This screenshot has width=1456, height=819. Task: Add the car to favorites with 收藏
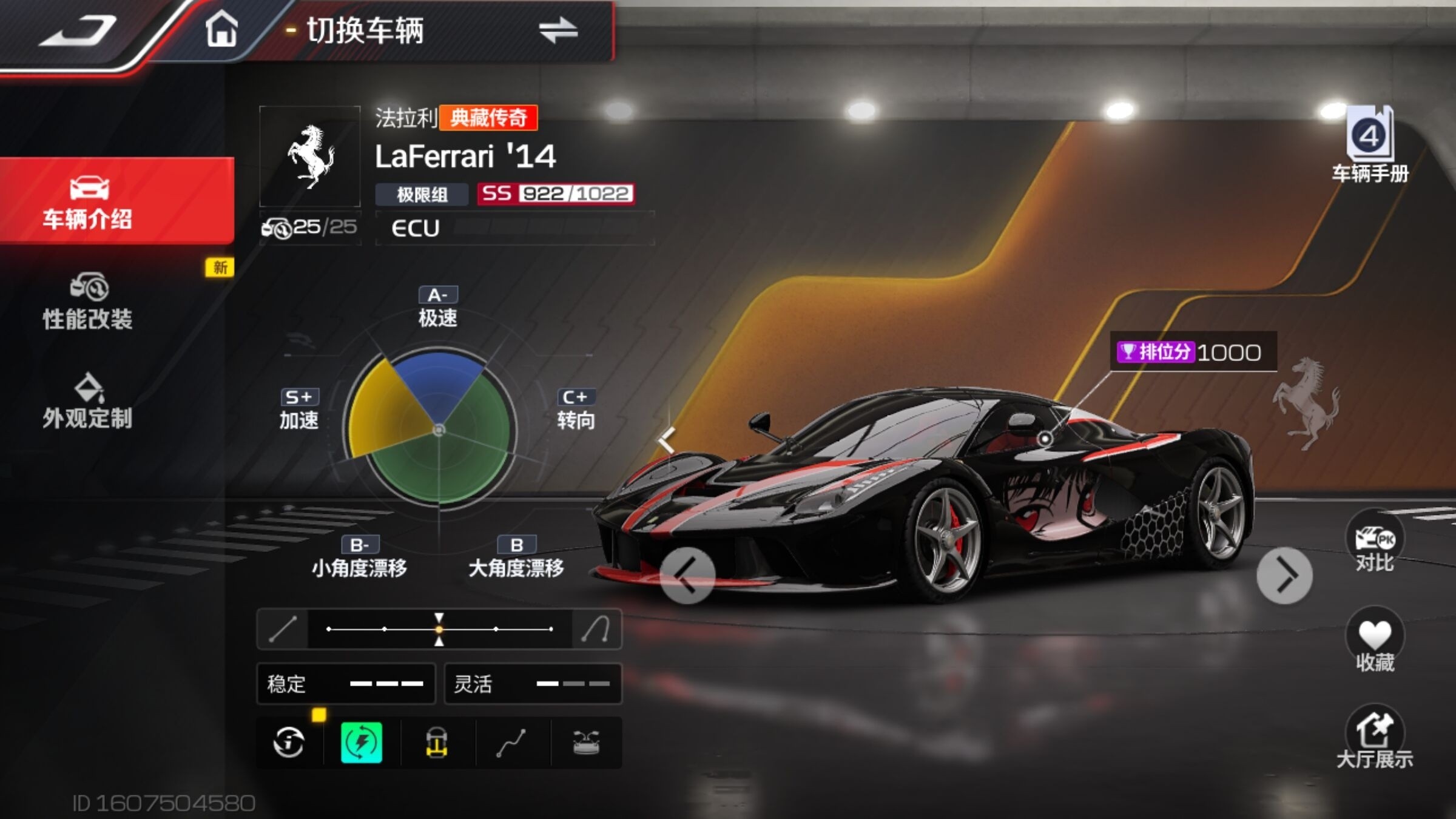pyautogui.click(x=1375, y=642)
